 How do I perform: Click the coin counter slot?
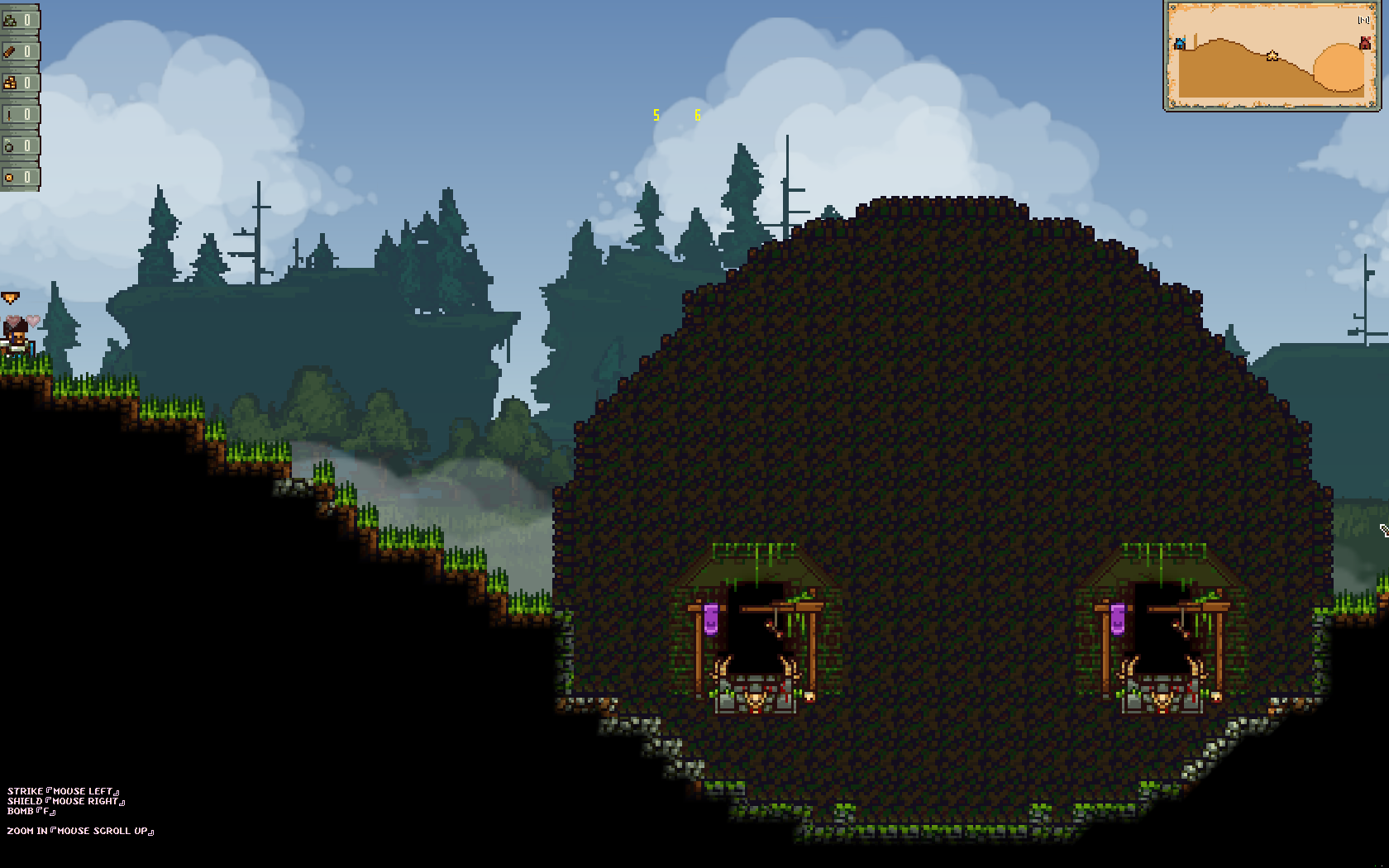click(x=19, y=177)
